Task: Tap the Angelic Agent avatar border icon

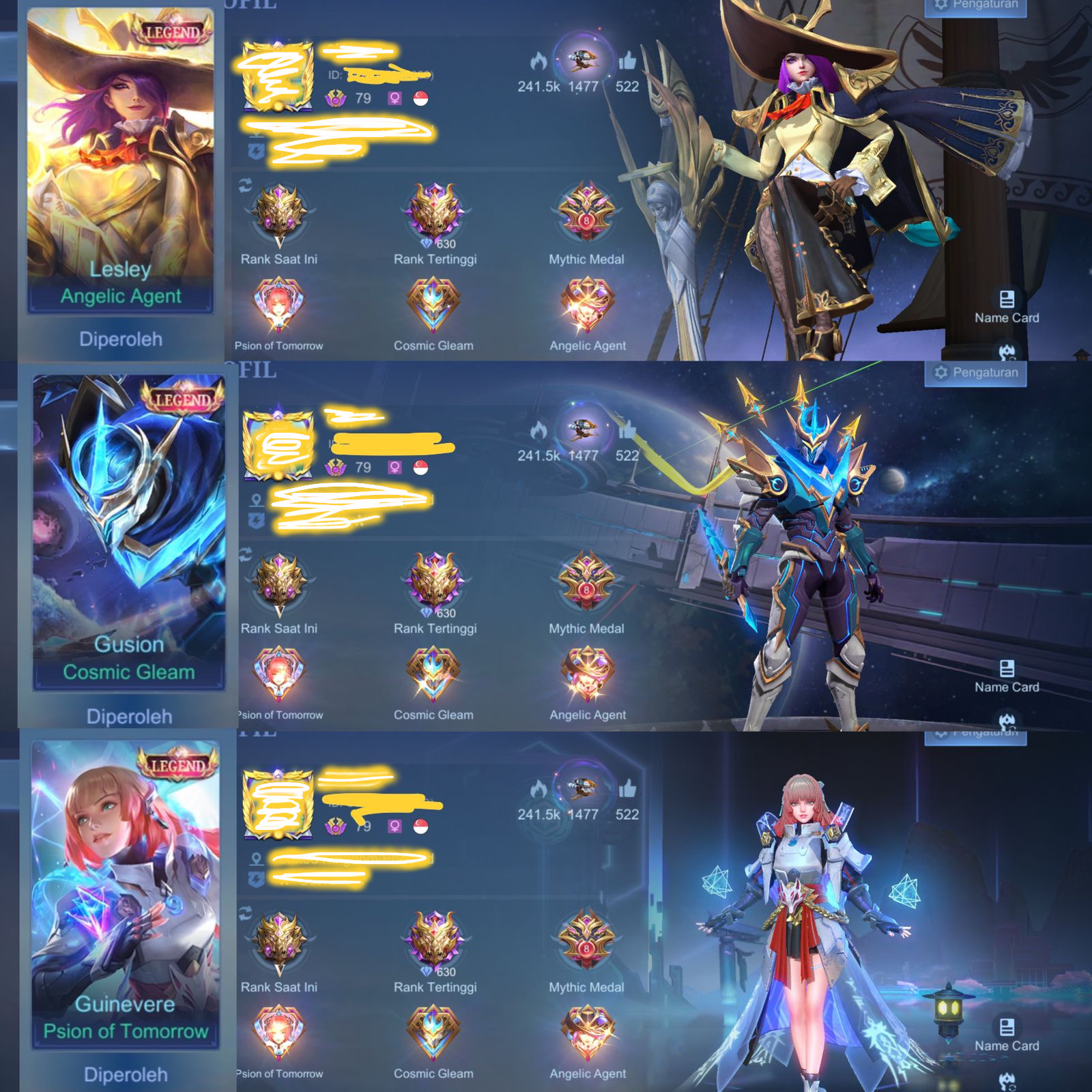Action: pos(586,305)
